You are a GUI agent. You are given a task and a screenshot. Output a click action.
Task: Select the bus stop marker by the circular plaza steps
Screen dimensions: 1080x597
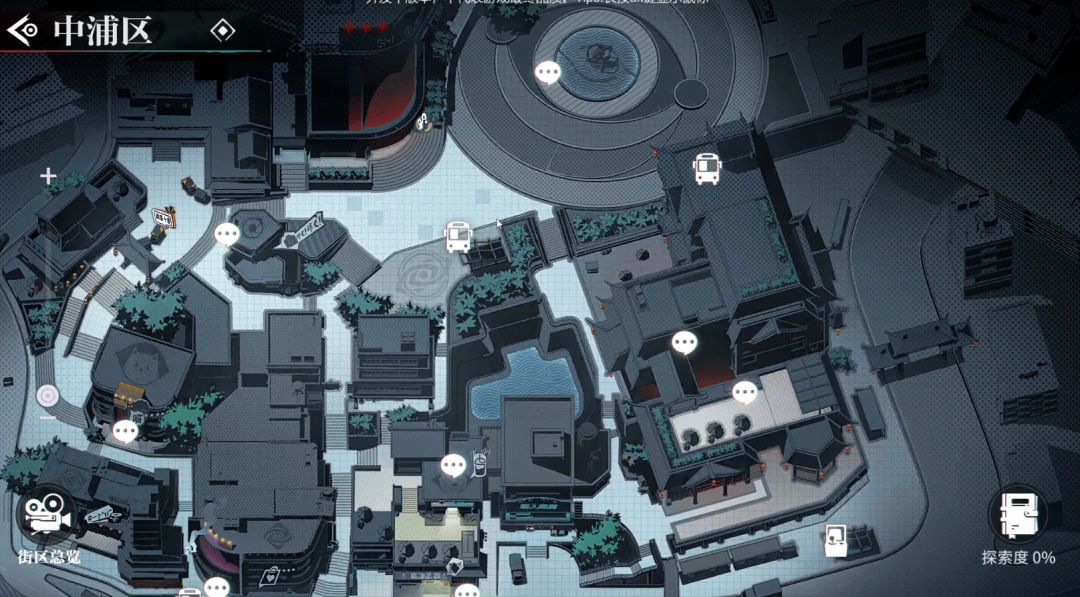[707, 168]
